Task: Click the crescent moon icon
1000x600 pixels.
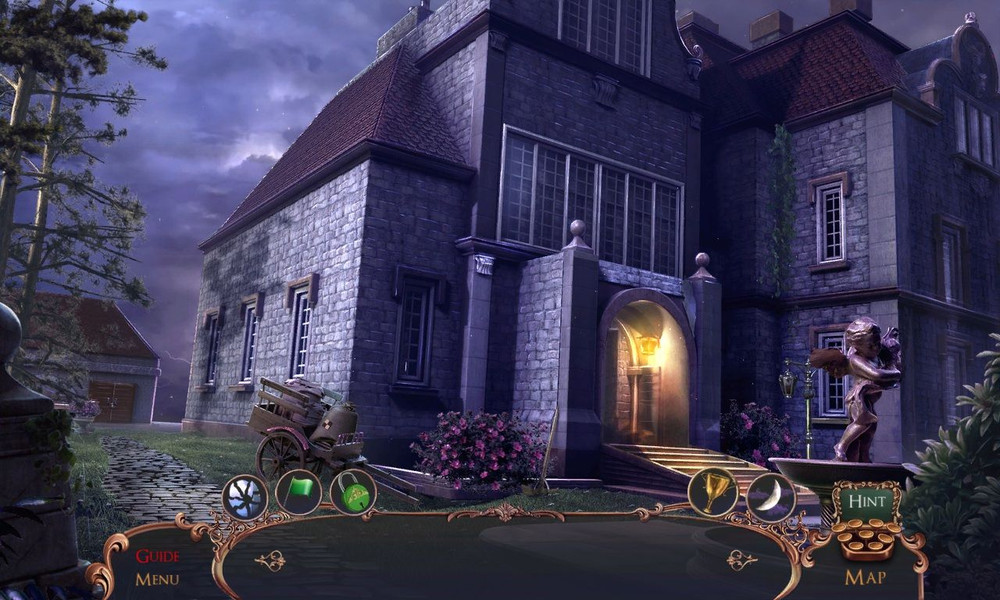Action: click(x=771, y=496)
